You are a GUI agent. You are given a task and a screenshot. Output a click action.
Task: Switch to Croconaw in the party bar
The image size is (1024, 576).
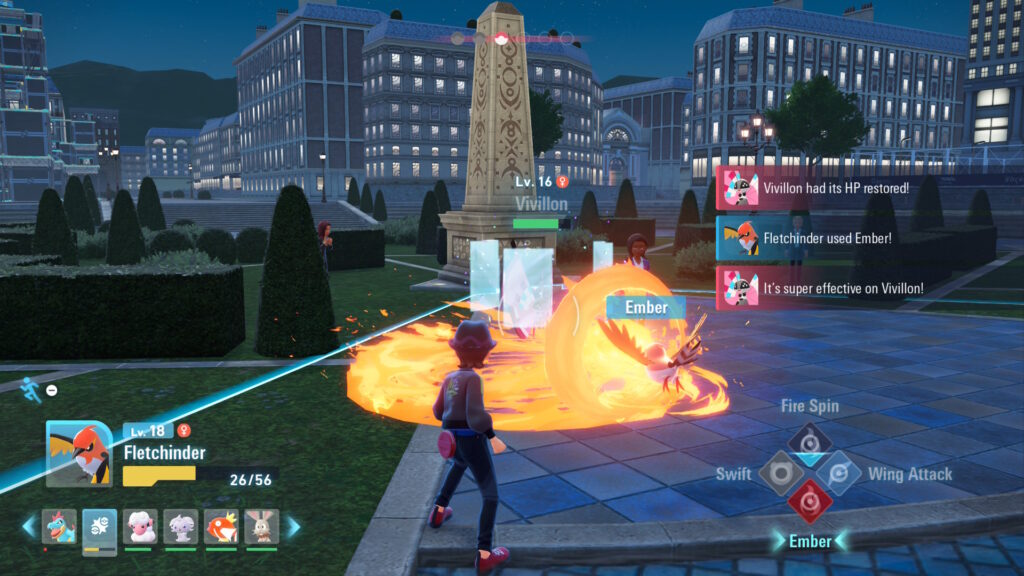(59, 526)
